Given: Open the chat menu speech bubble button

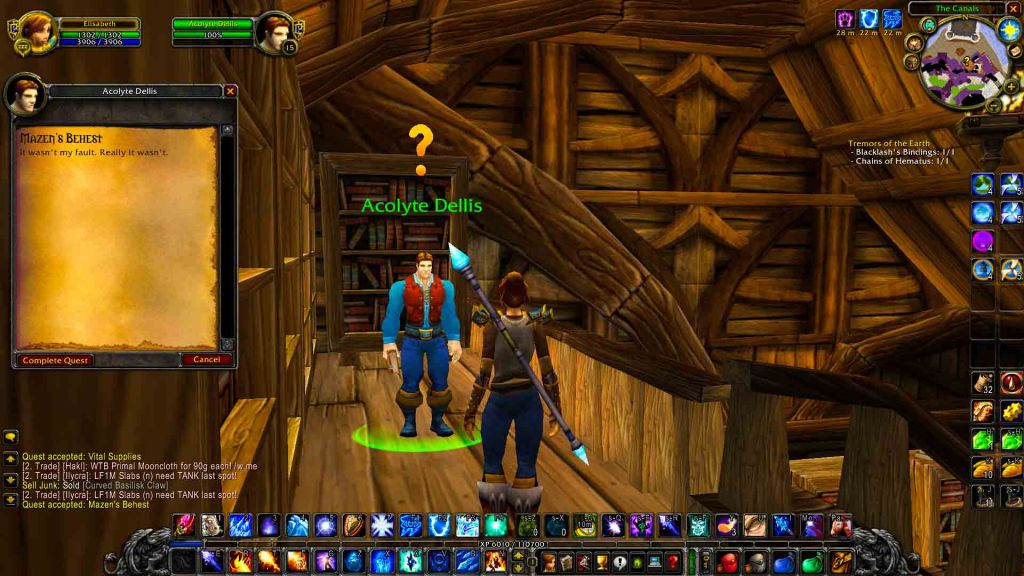Looking at the screenshot, I should point(11,437).
